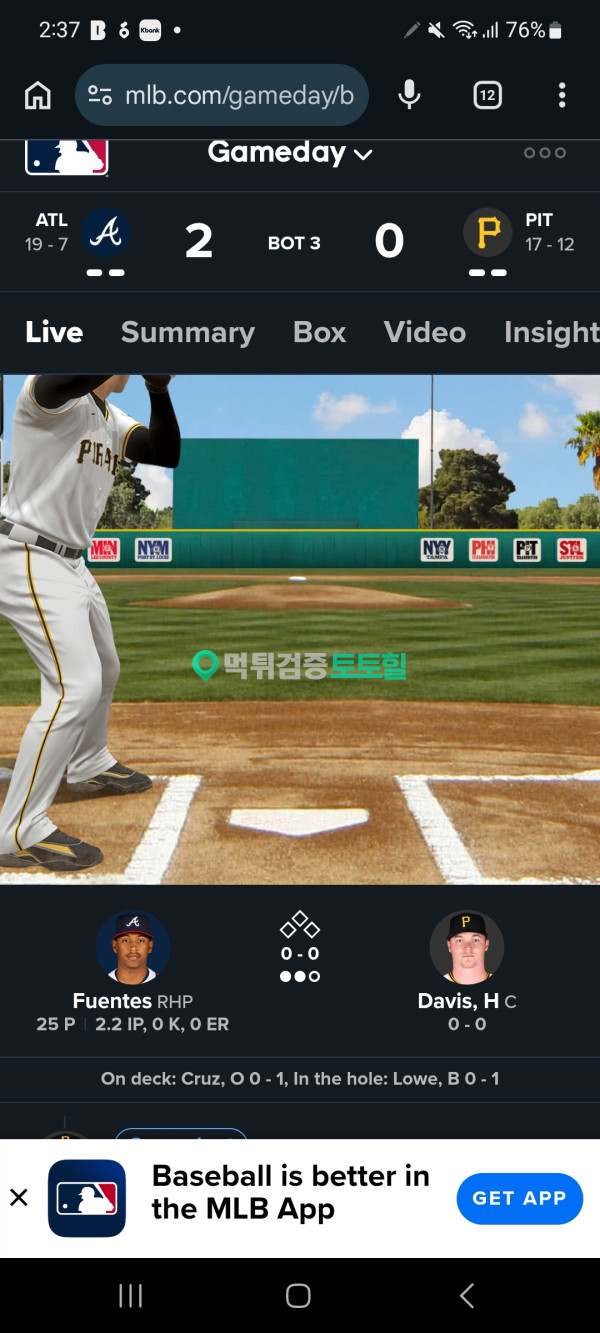This screenshot has height=1333, width=600.
Task: Open the Atlanta Braves team logo
Action: pos(105,233)
